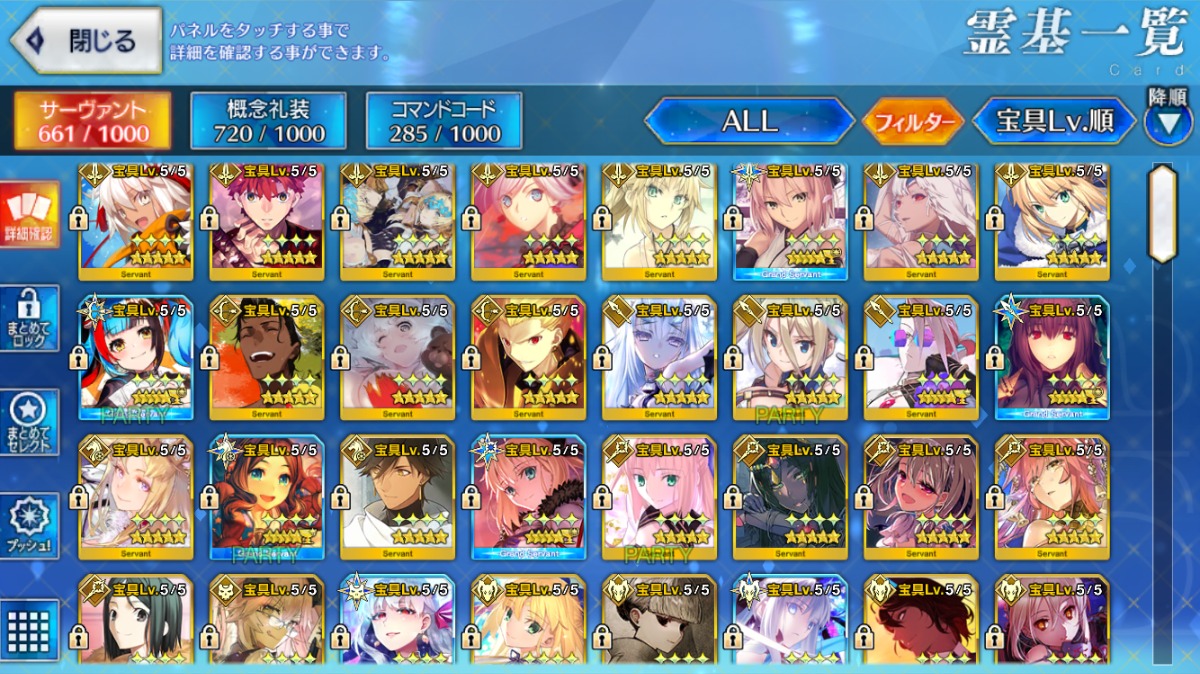The image size is (1200, 674).
Task: Select the purple-haired Grand Servant lancer card
Action: coord(1052,356)
